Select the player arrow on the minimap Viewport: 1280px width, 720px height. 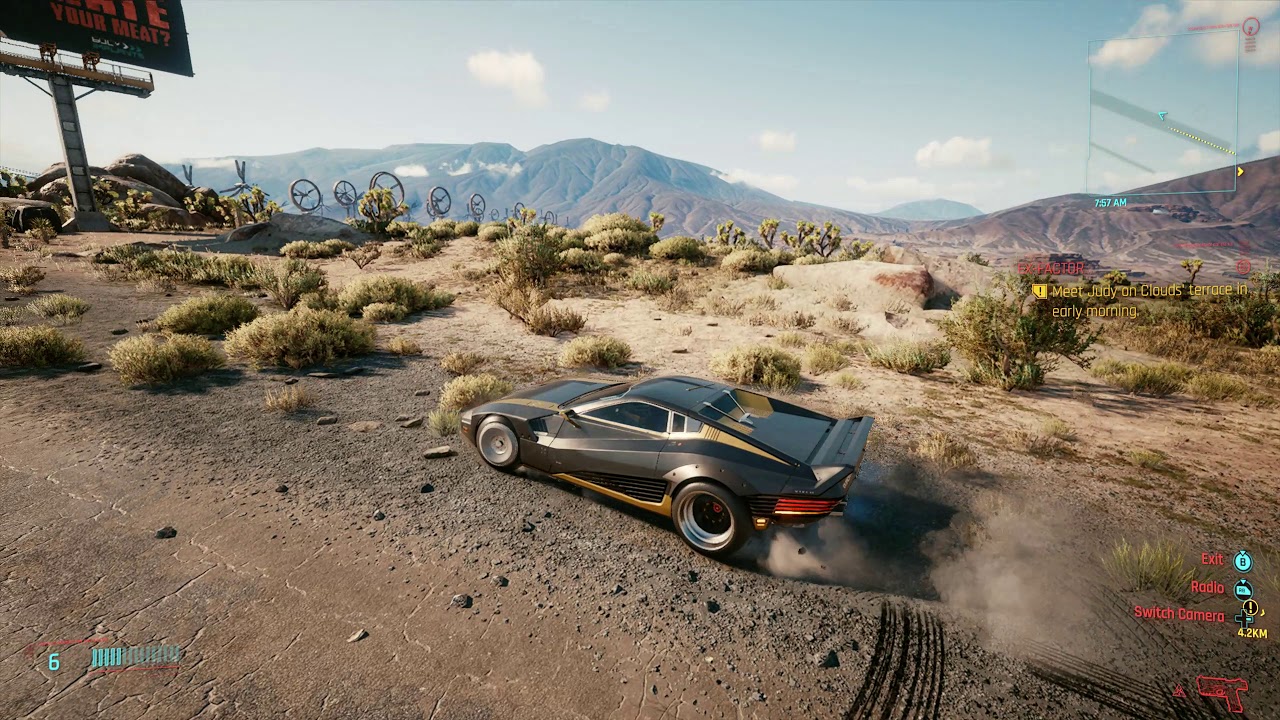coord(1162,116)
